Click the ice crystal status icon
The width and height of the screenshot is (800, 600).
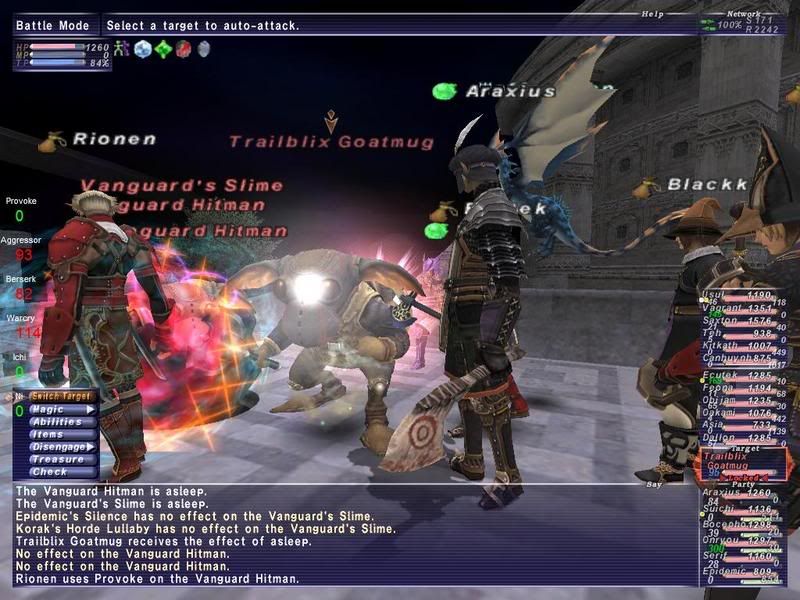pyautogui.click(x=143, y=48)
